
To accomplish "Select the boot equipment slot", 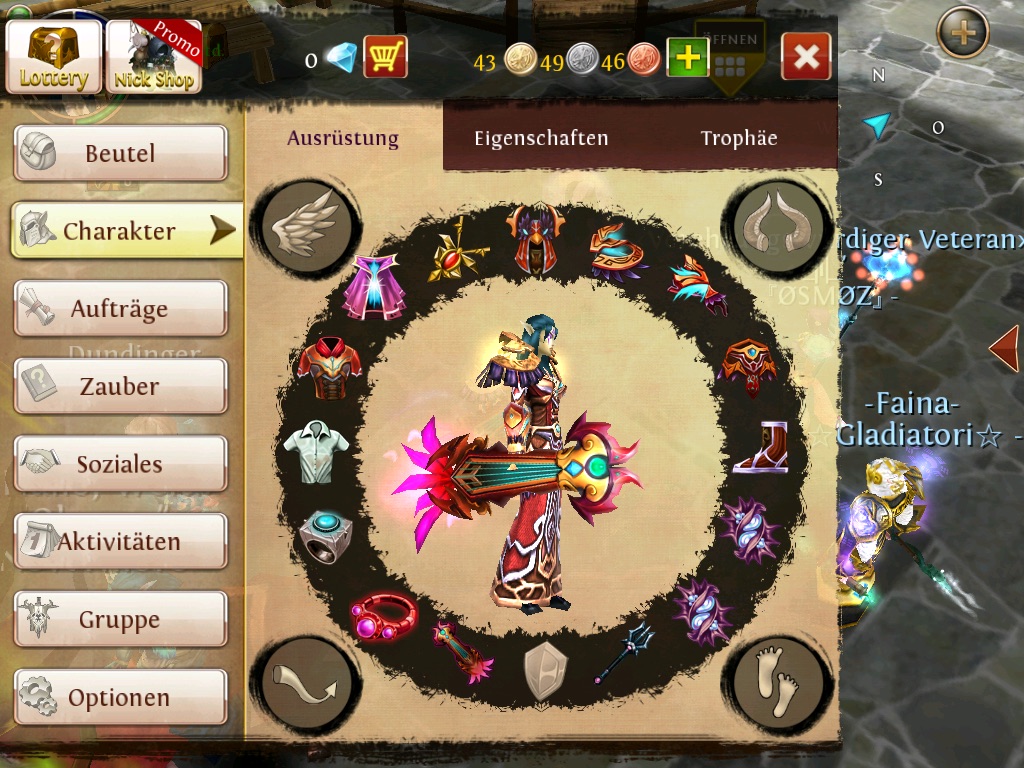I will pos(761,447).
